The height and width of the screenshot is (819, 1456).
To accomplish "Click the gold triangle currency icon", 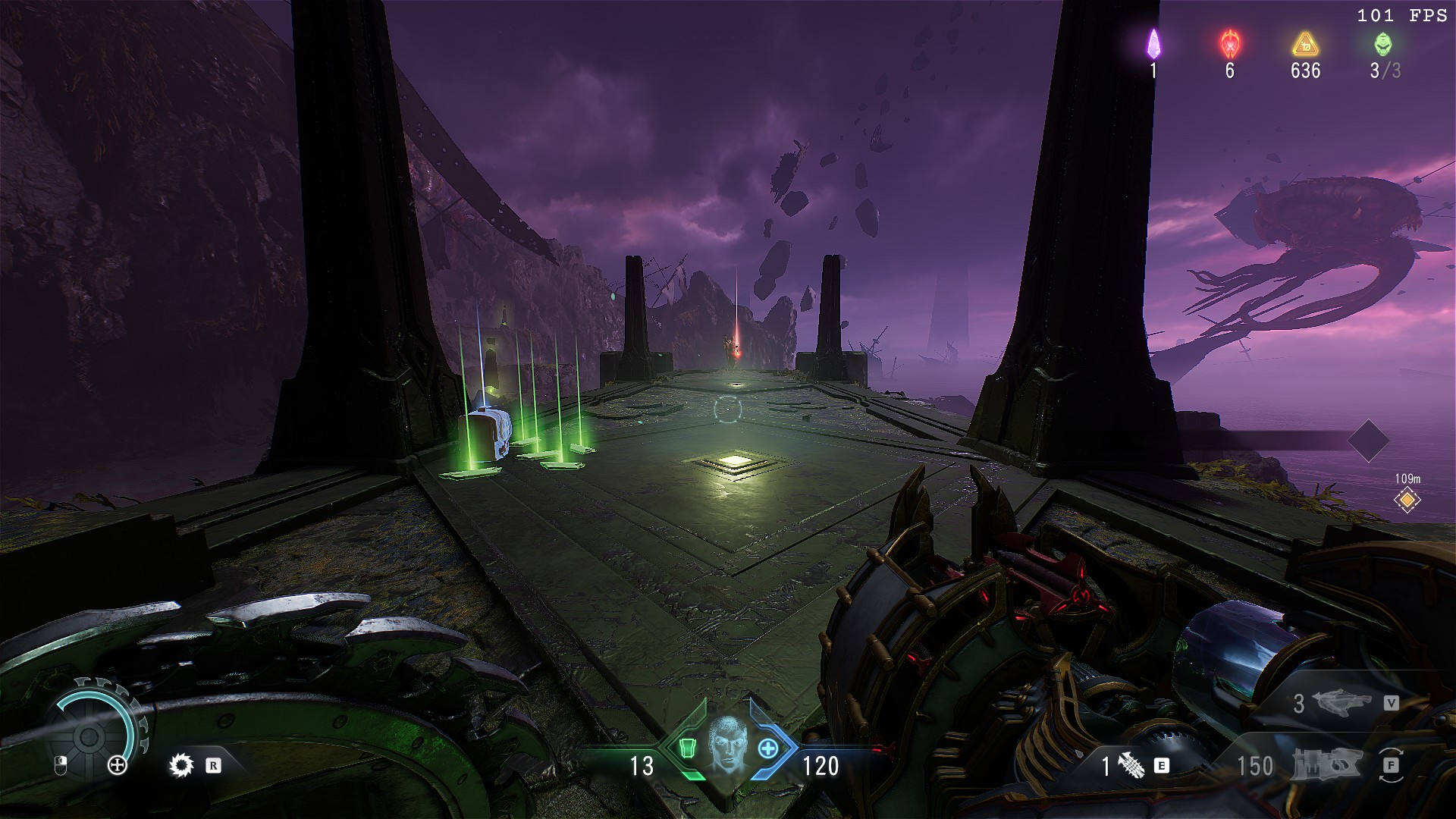I will coord(1305,44).
